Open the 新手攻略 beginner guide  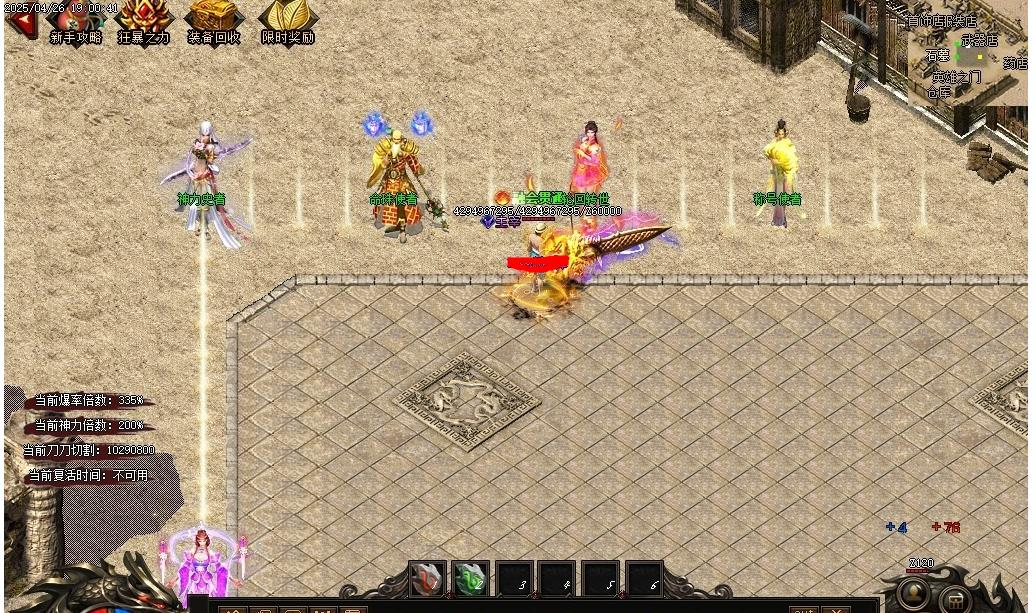click(75, 22)
